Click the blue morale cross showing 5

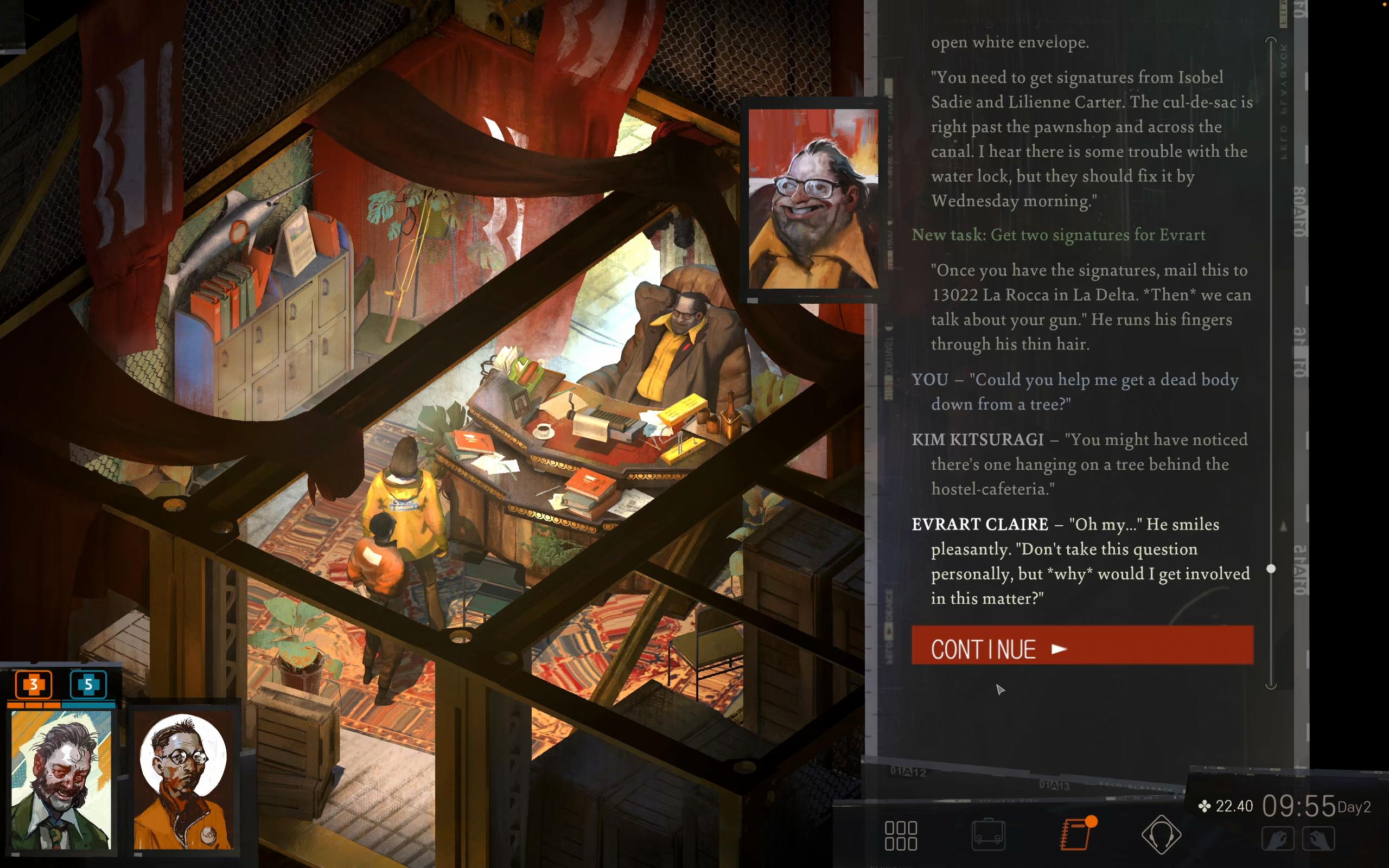88,684
